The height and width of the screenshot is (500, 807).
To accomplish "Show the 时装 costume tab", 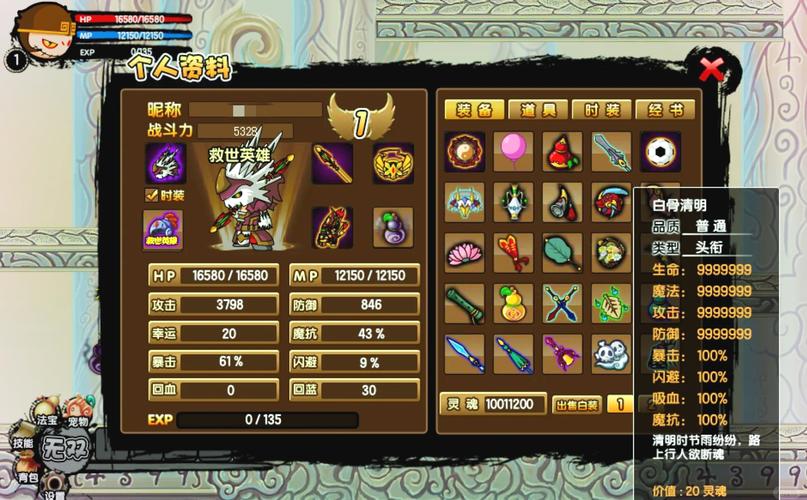I will click(602, 110).
